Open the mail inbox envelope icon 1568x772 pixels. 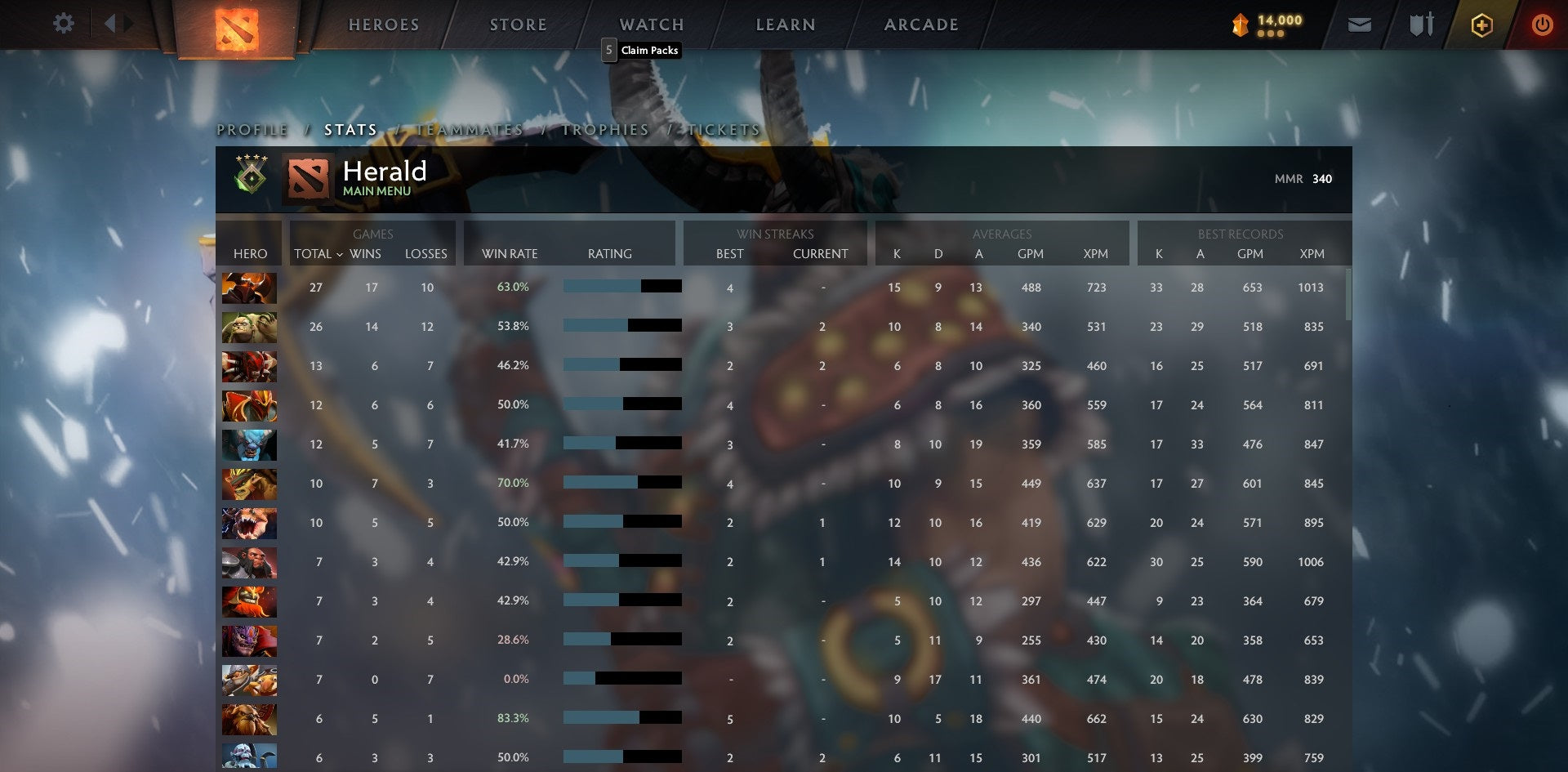[1361, 24]
